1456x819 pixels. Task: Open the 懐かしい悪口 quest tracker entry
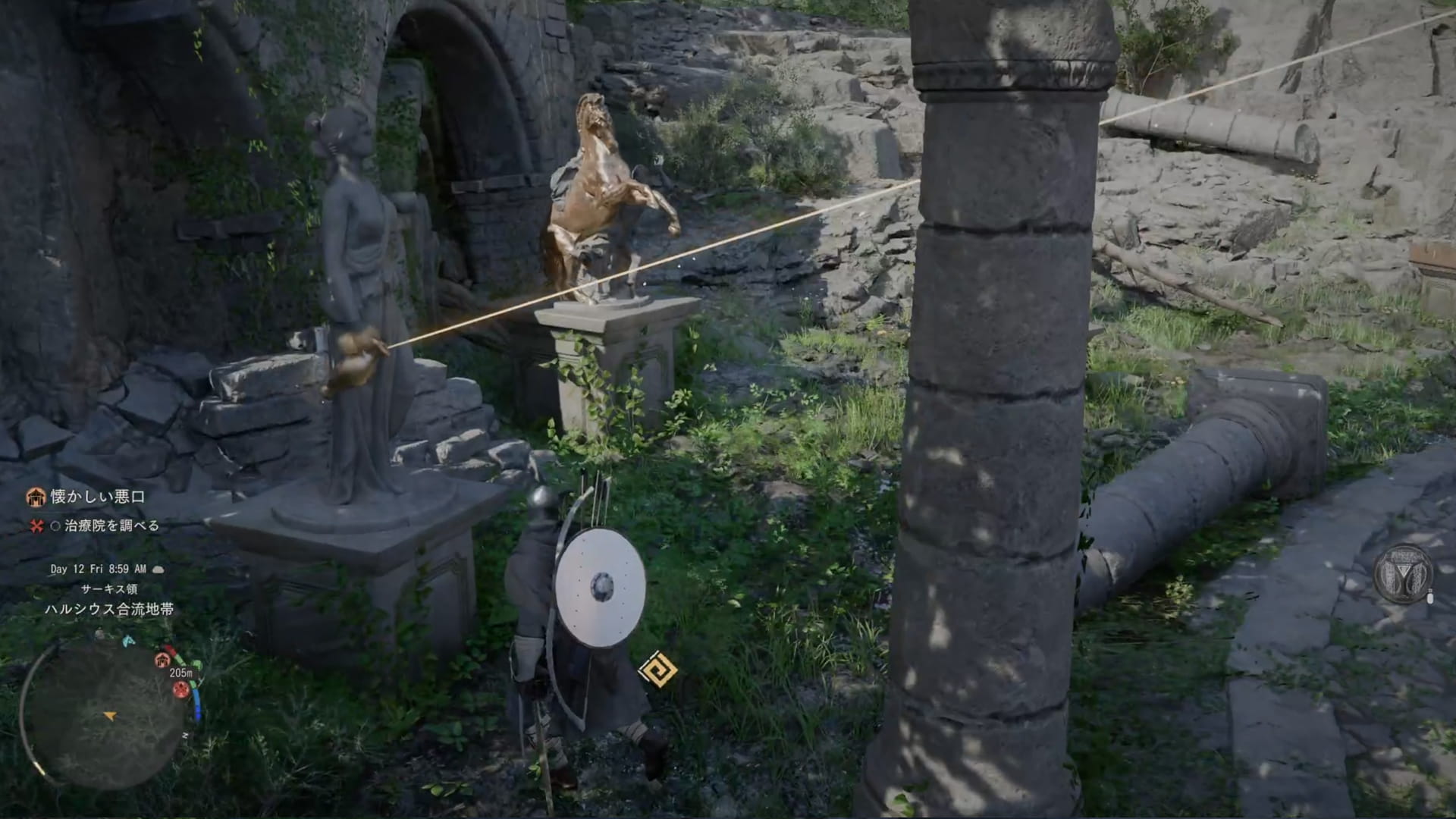tap(96, 497)
